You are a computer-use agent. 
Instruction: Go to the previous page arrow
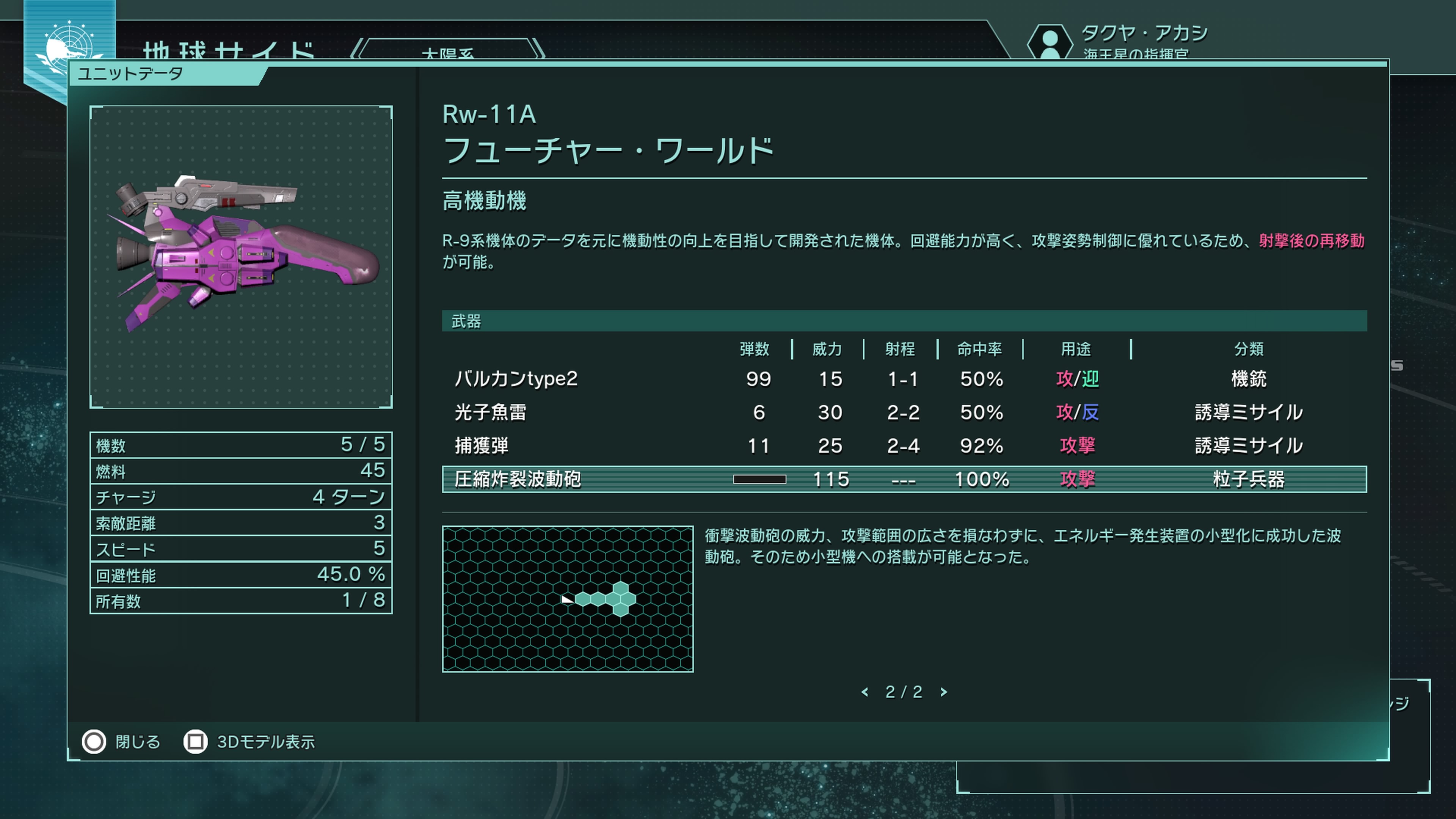865,692
